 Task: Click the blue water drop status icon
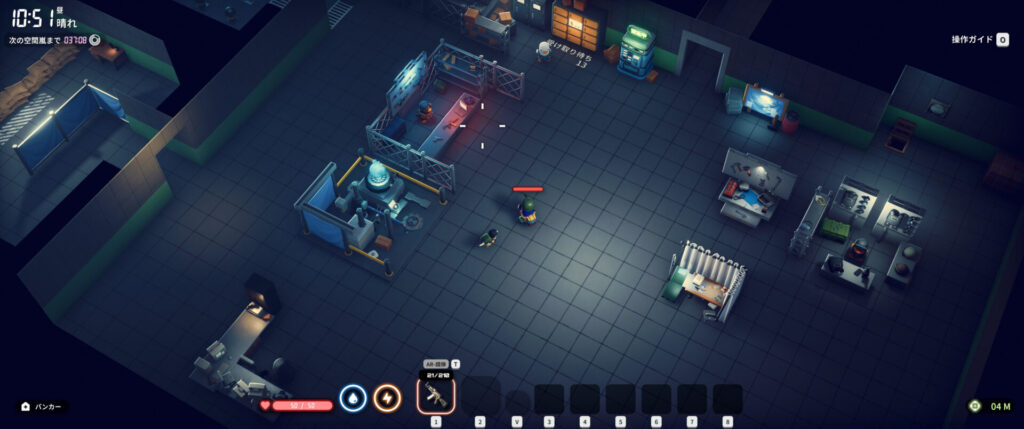353,399
